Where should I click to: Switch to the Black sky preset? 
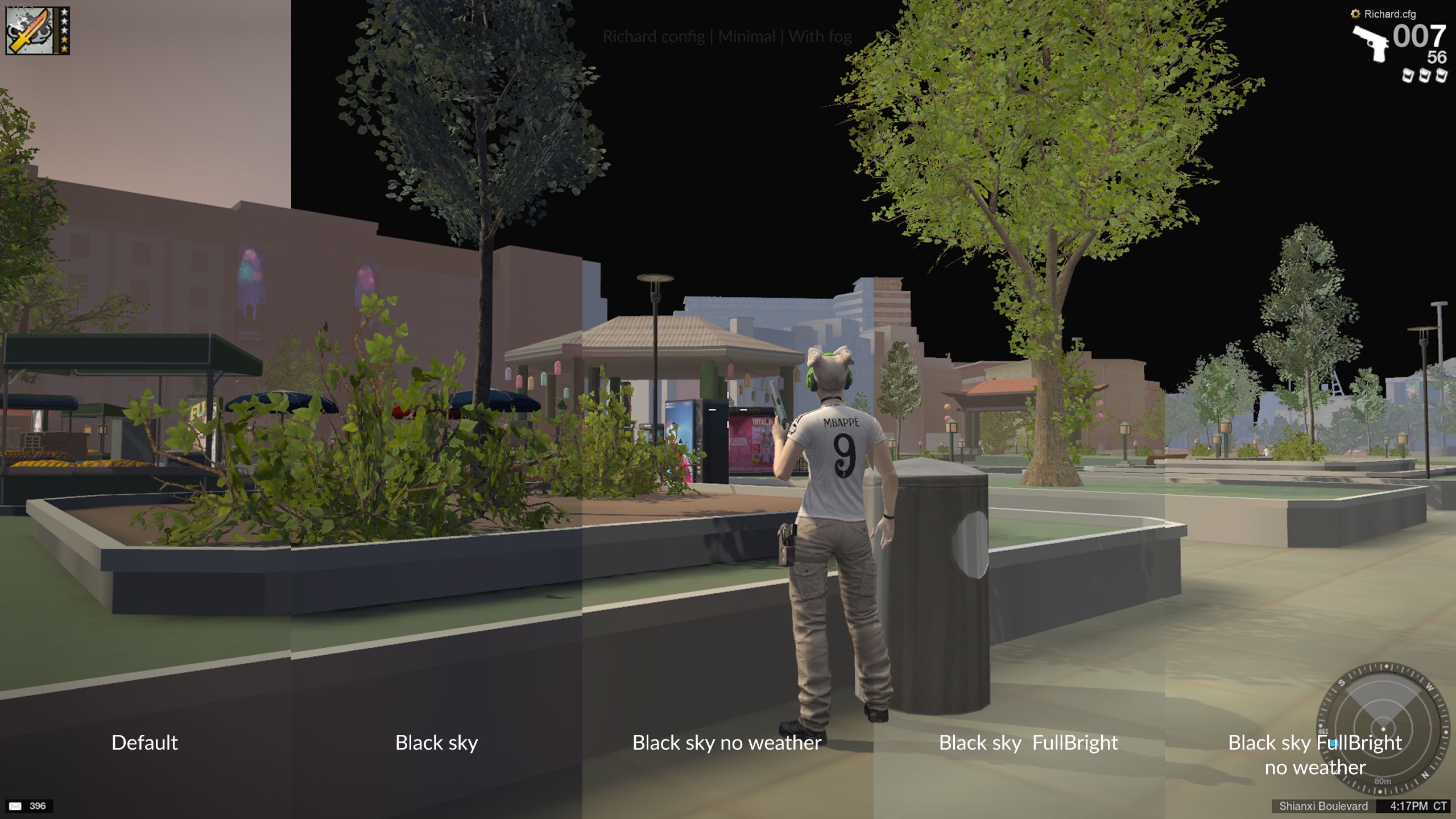[x=436, y=743]
